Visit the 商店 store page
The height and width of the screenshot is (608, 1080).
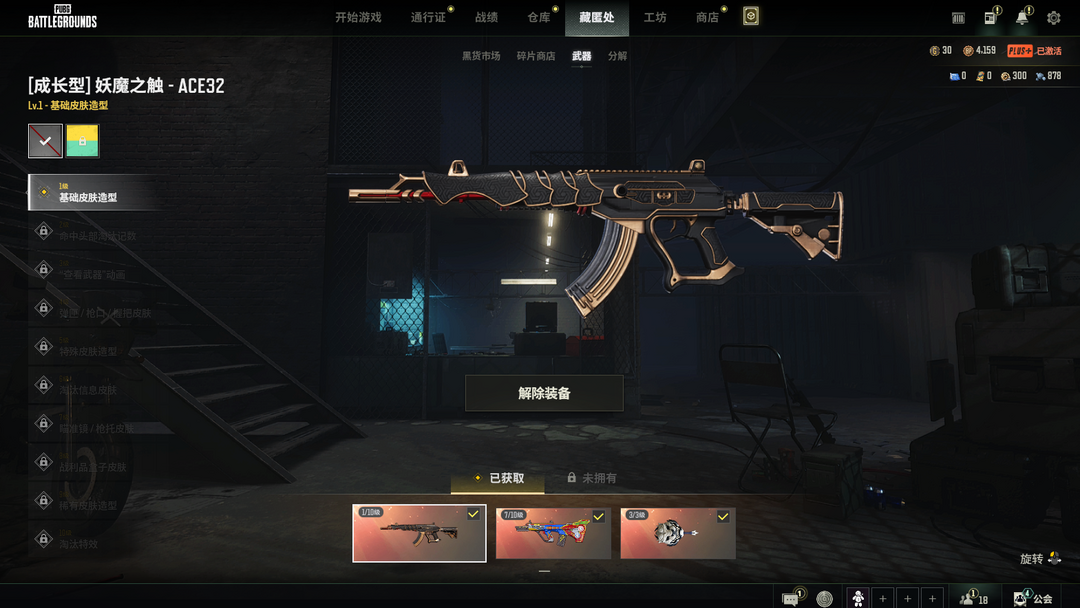(x=707, y=18)
